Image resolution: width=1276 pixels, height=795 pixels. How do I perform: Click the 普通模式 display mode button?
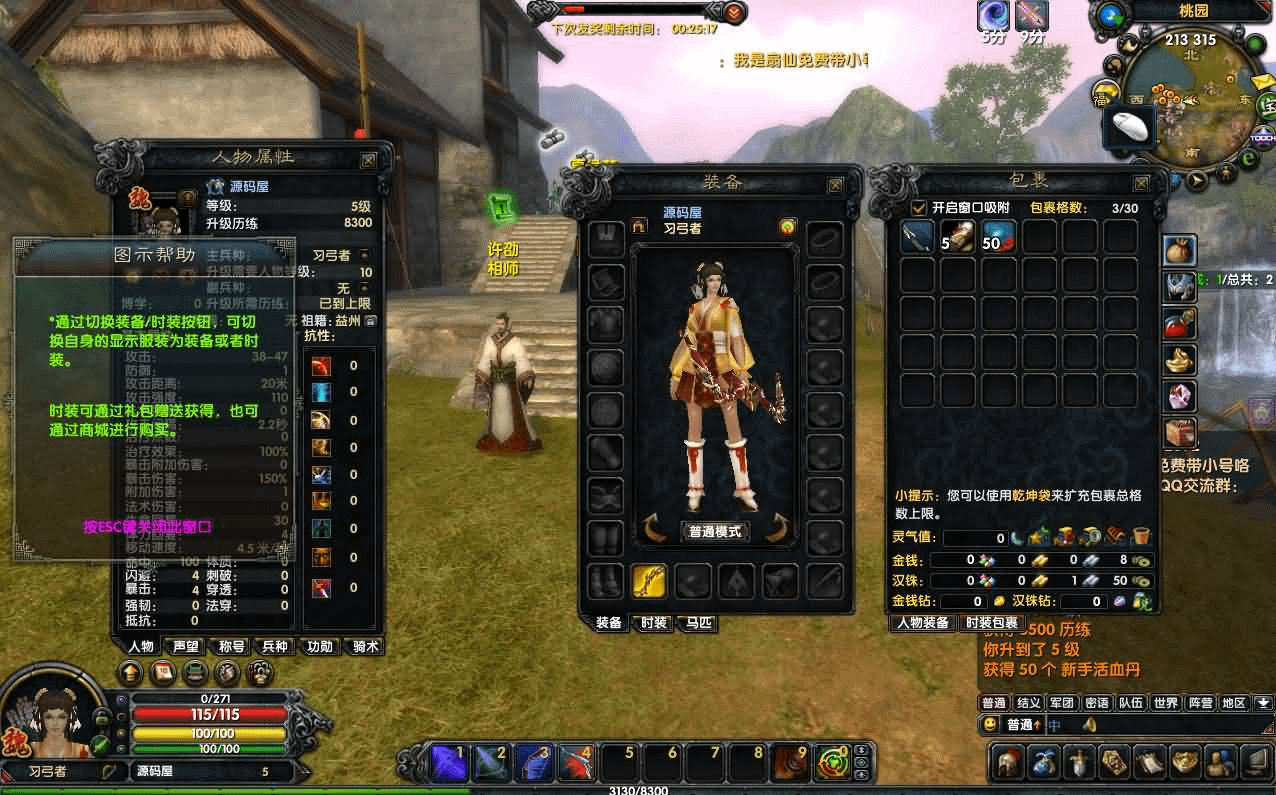pos(715,531)
